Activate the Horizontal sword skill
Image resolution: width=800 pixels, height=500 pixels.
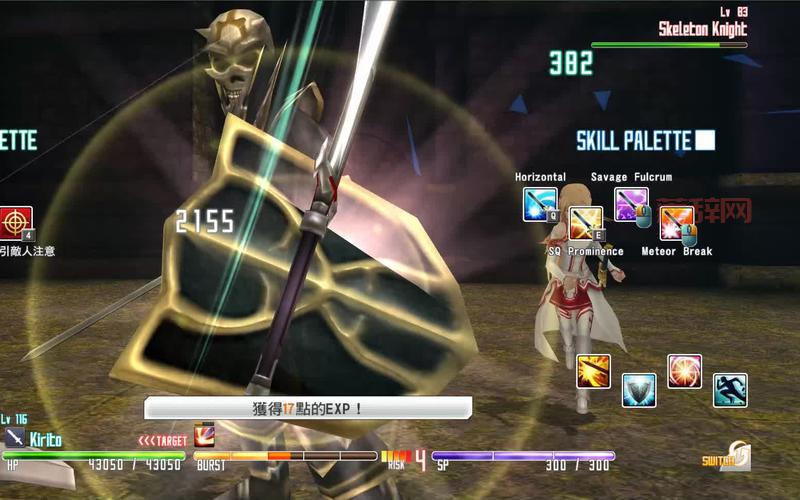(540, 204)
